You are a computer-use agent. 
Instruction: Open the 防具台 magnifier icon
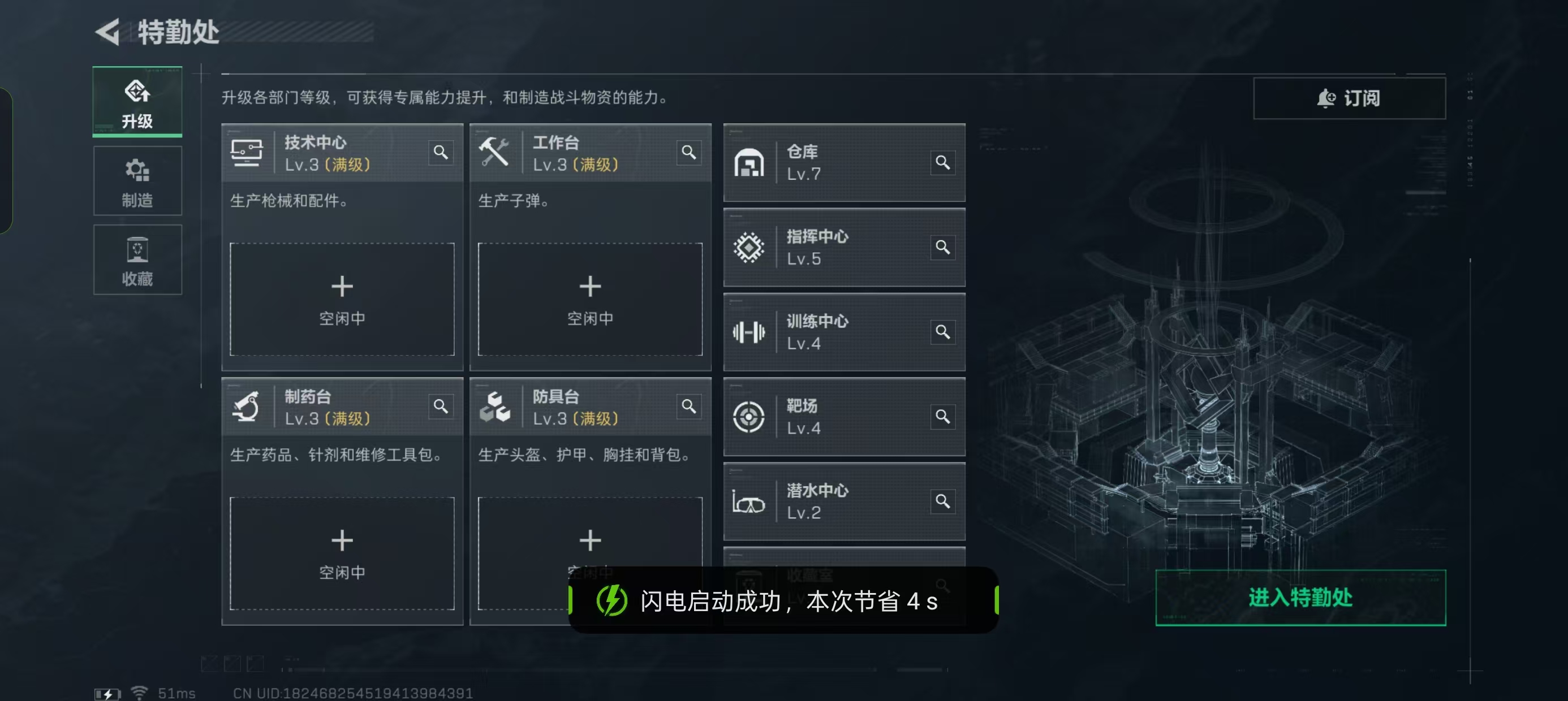click(x=688, y=406)
